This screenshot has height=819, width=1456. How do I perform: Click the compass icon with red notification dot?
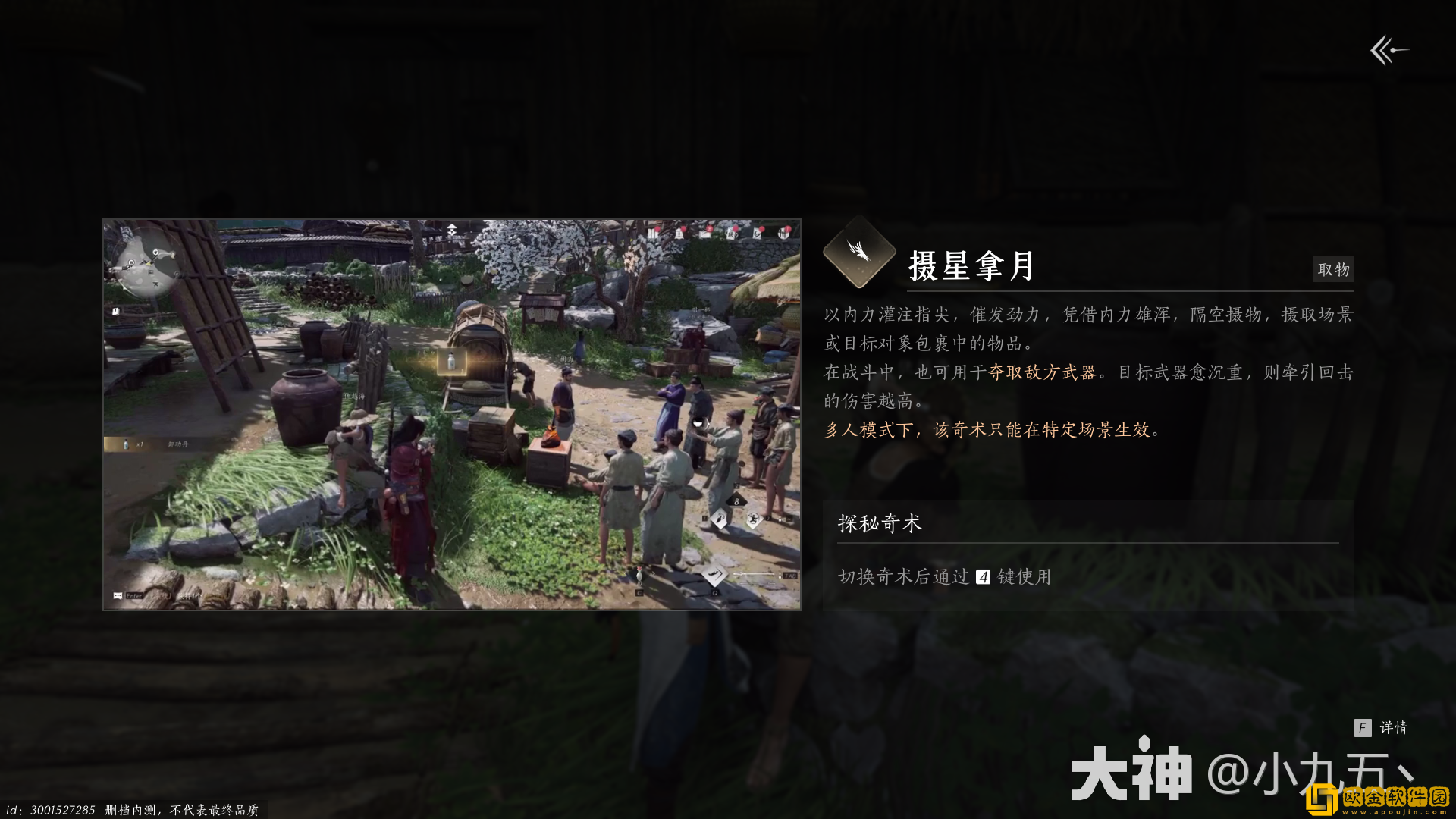705,233
